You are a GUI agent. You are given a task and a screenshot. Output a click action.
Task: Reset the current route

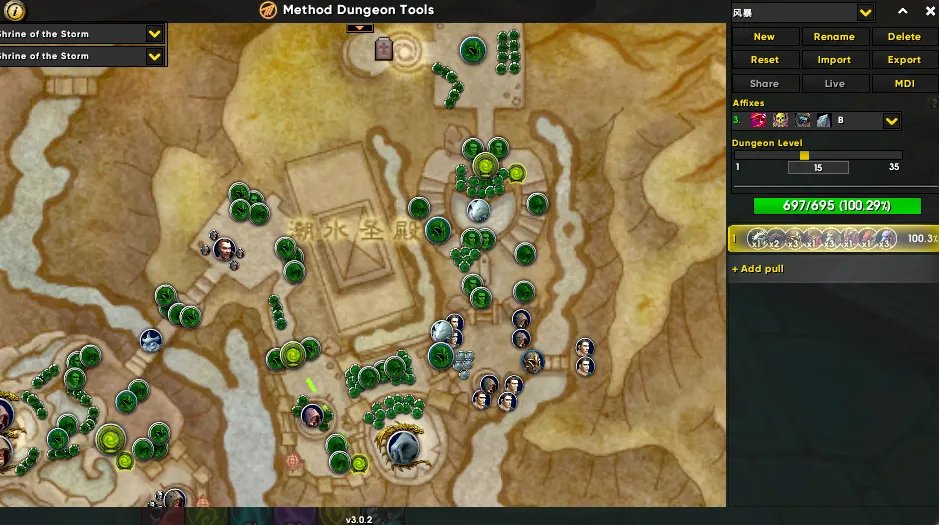(x=764, y=60)
